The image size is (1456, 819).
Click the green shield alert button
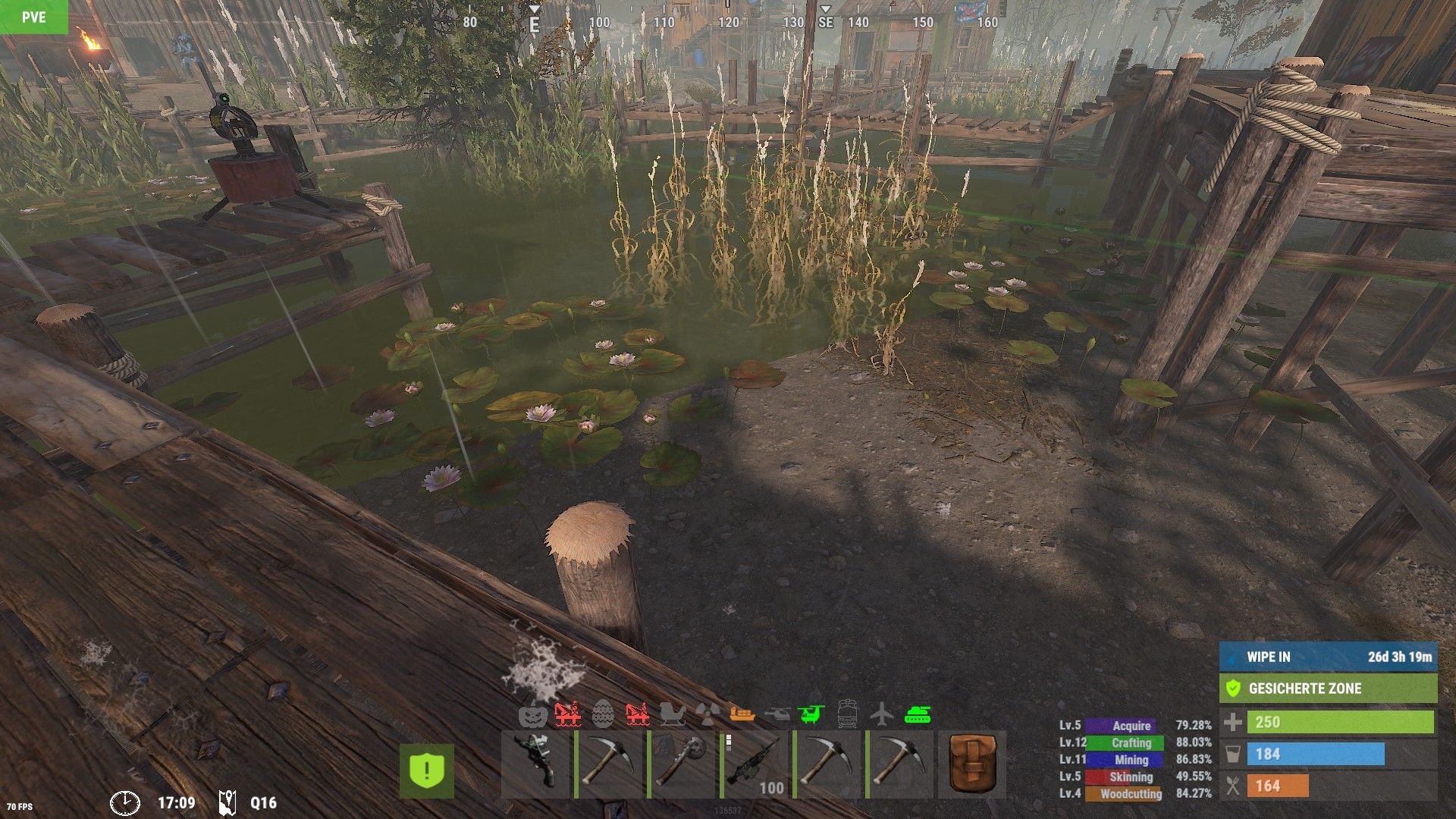(x=427, y=770)
